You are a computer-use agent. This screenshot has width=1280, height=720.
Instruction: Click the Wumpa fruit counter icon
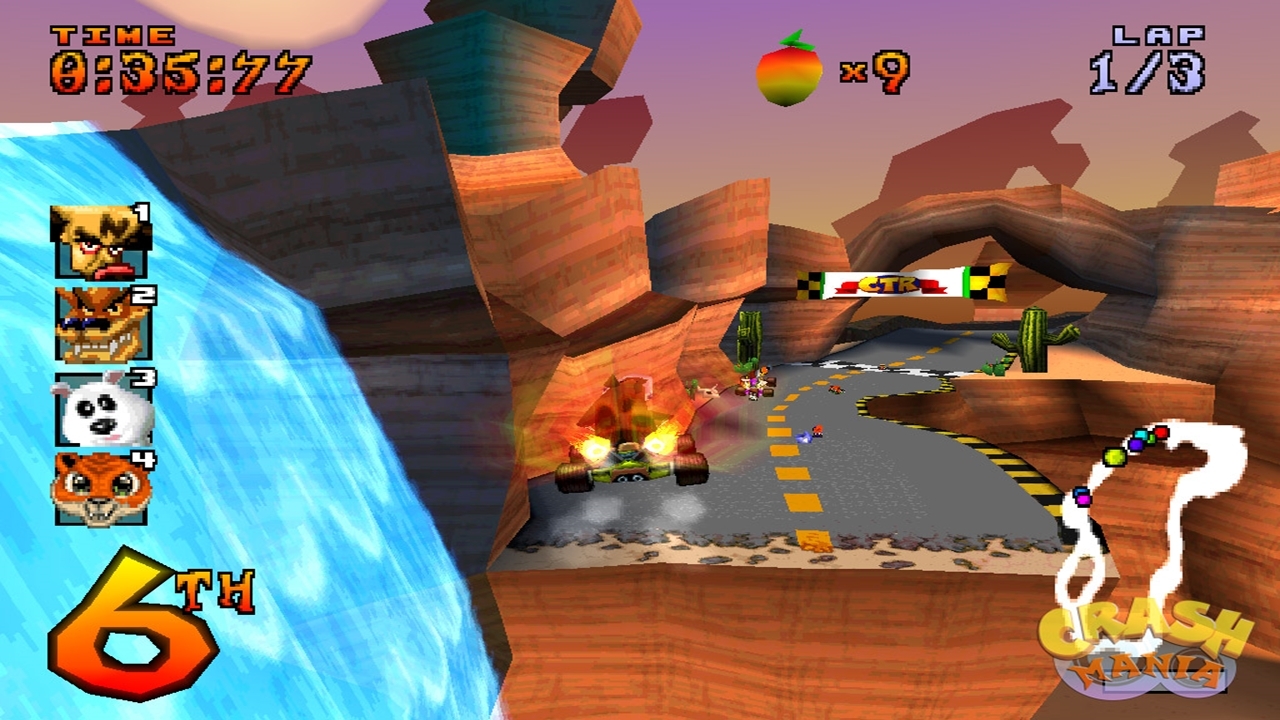789,68
